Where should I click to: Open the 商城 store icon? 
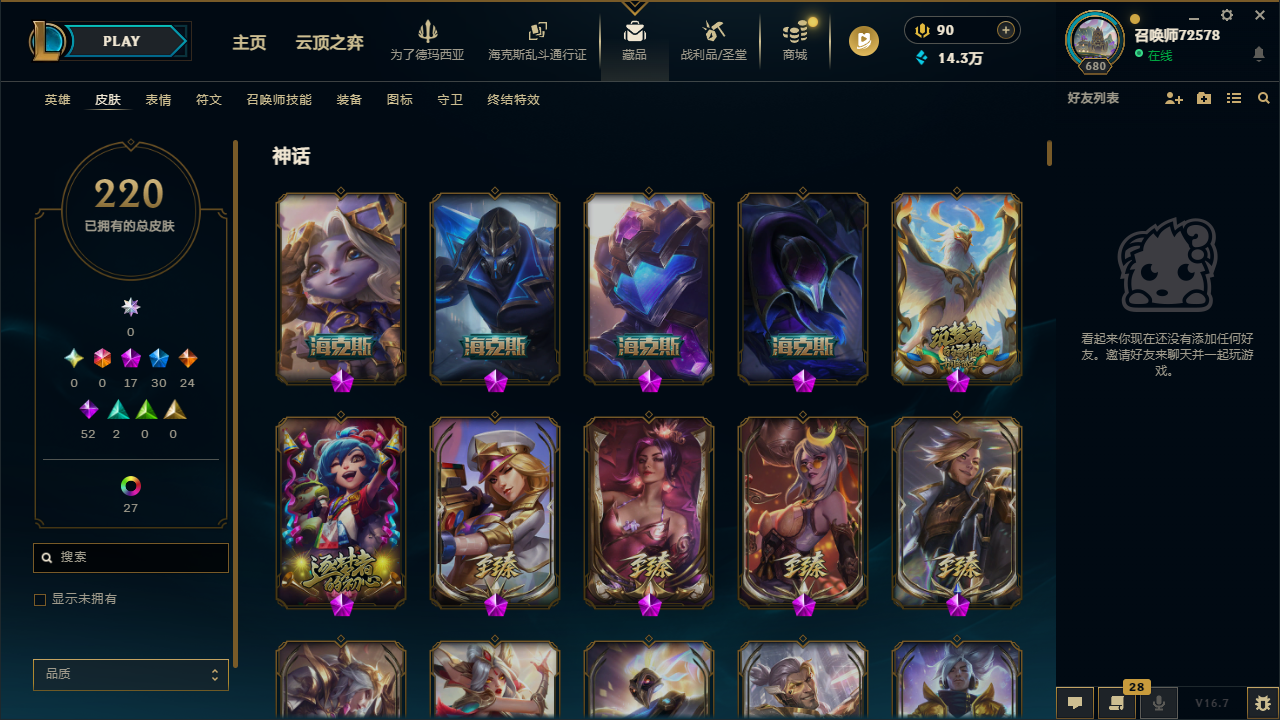794,40
